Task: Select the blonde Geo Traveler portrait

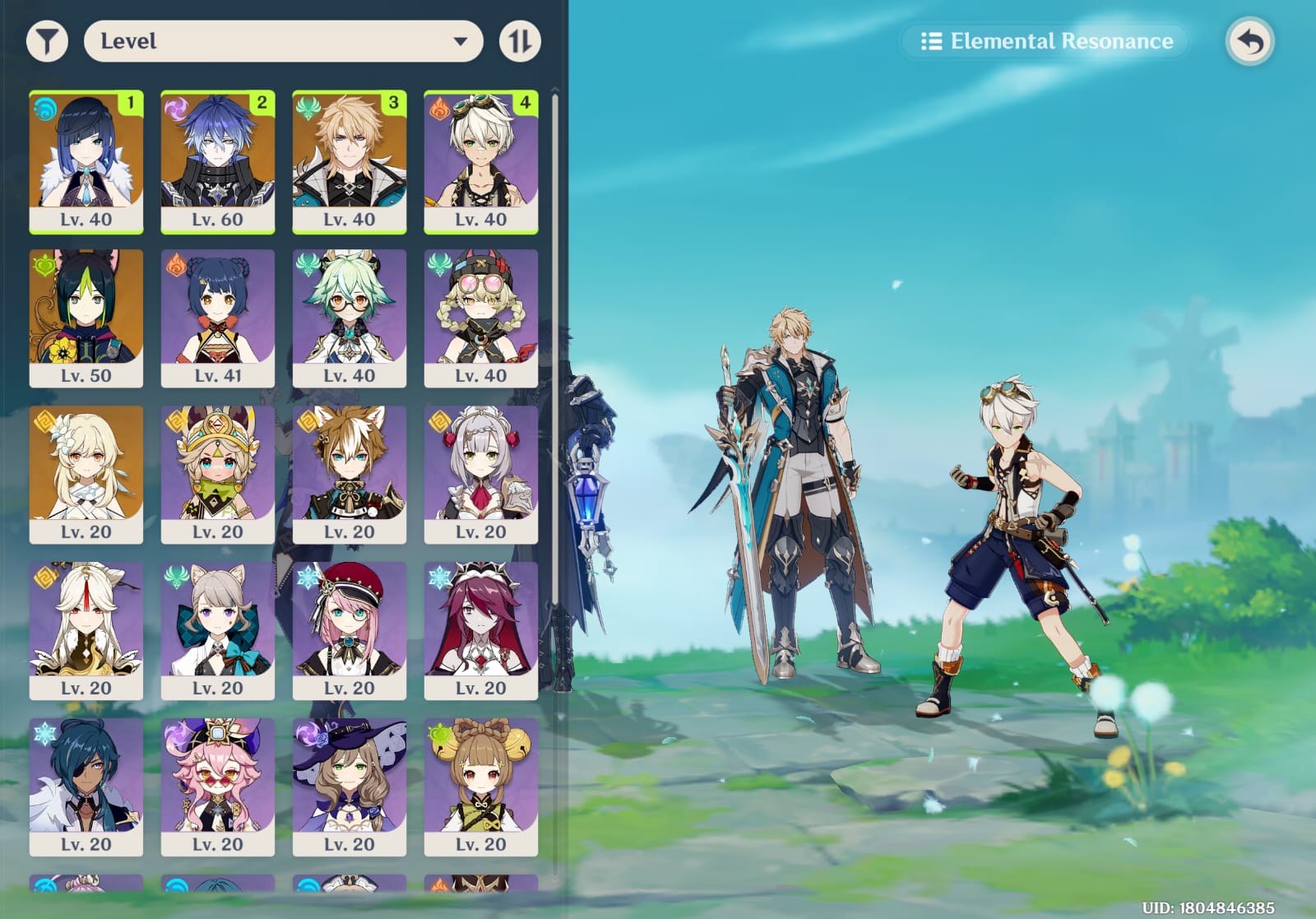Action: pos(86,474)
